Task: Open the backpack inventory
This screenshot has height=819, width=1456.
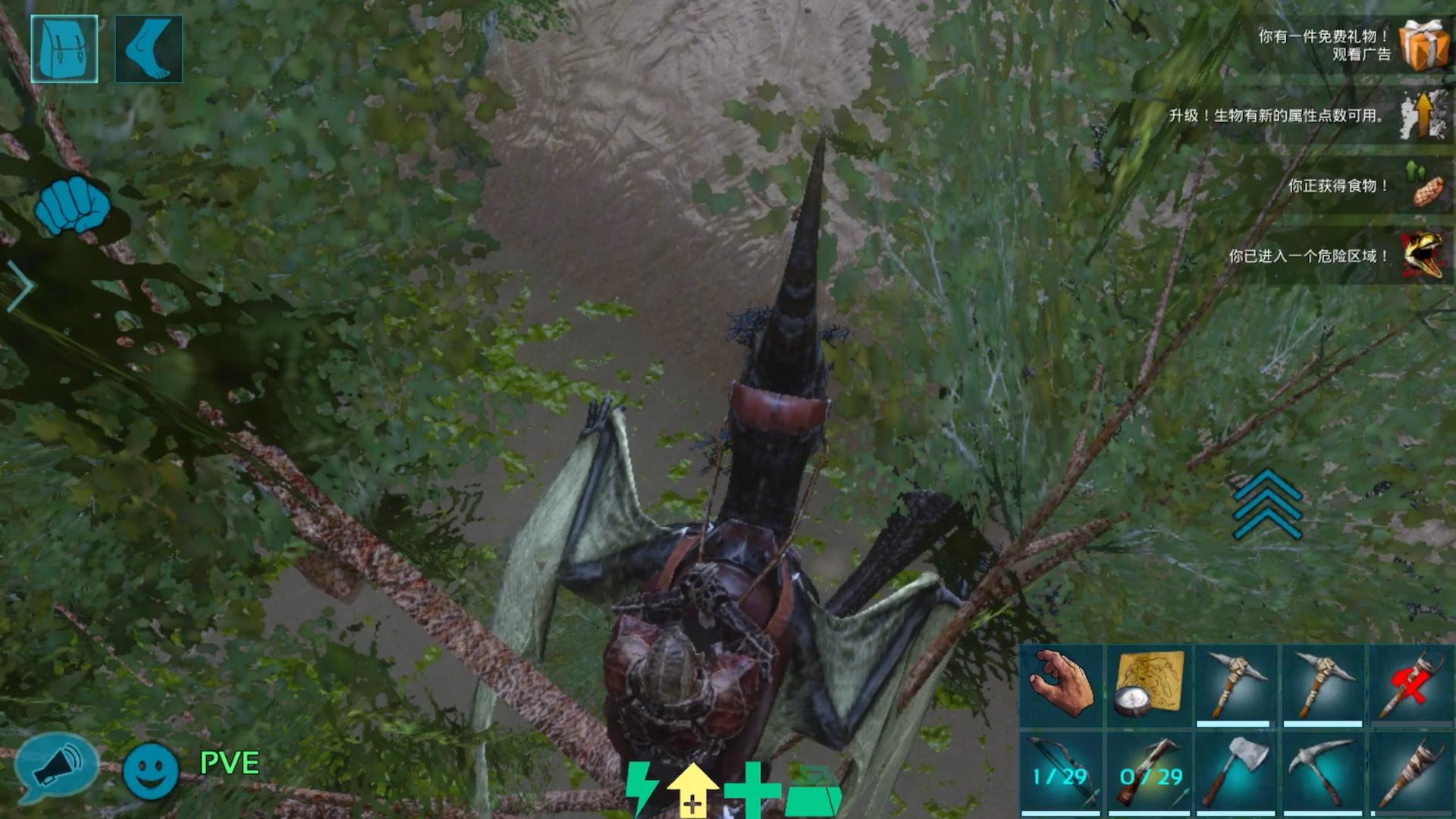Action: (x=64, y=49)
